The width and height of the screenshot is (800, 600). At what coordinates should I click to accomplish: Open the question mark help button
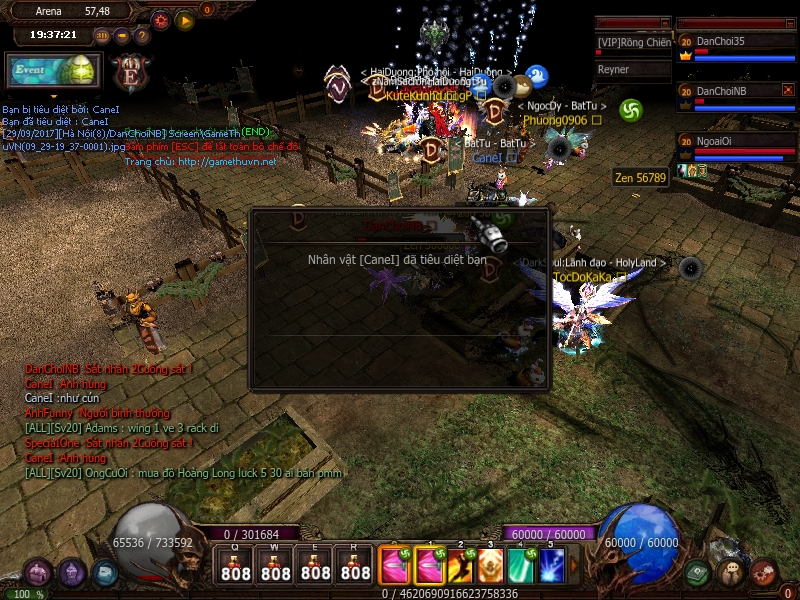[x=141, y=35]
